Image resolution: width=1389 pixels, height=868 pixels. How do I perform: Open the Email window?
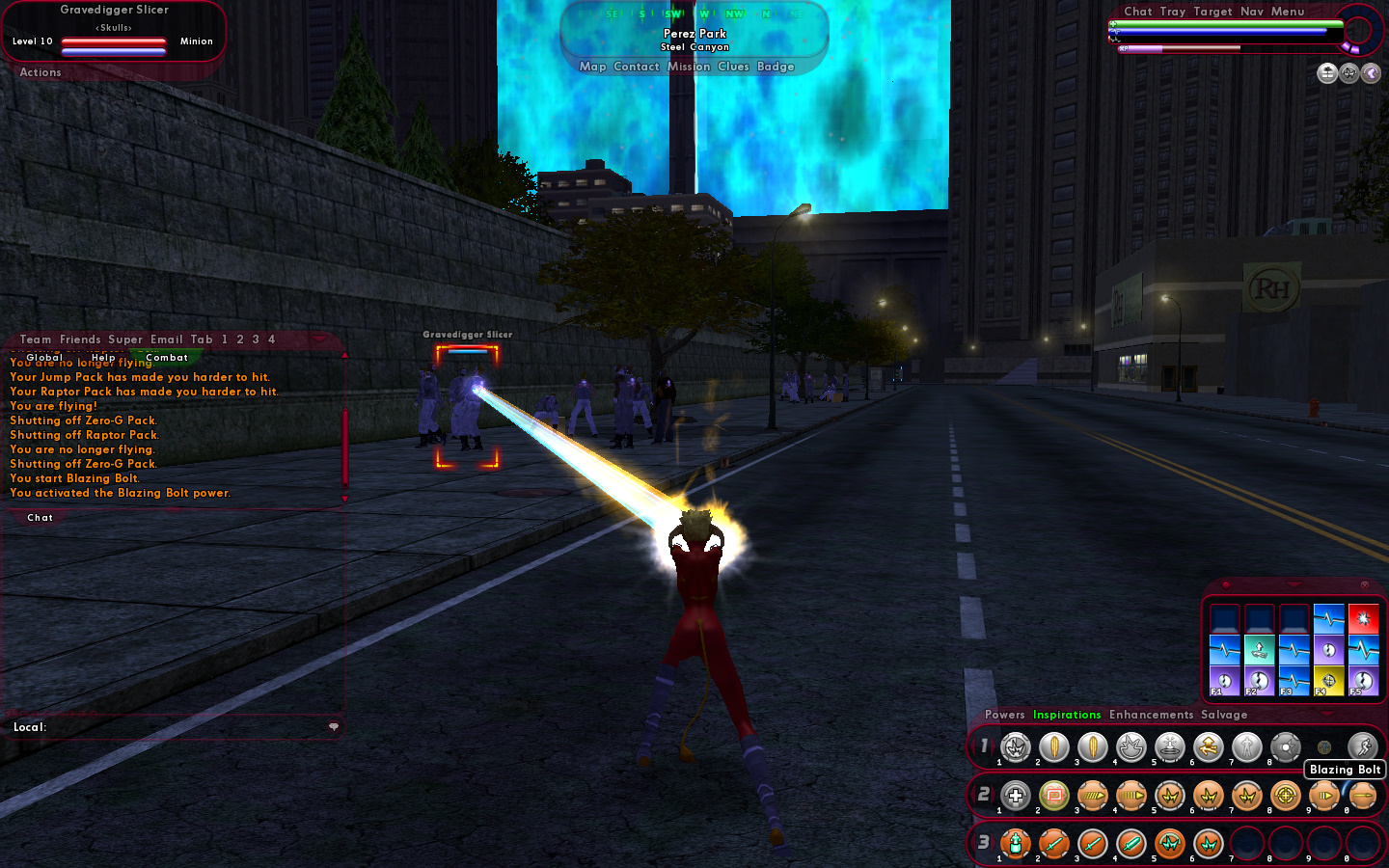(167, 339)
